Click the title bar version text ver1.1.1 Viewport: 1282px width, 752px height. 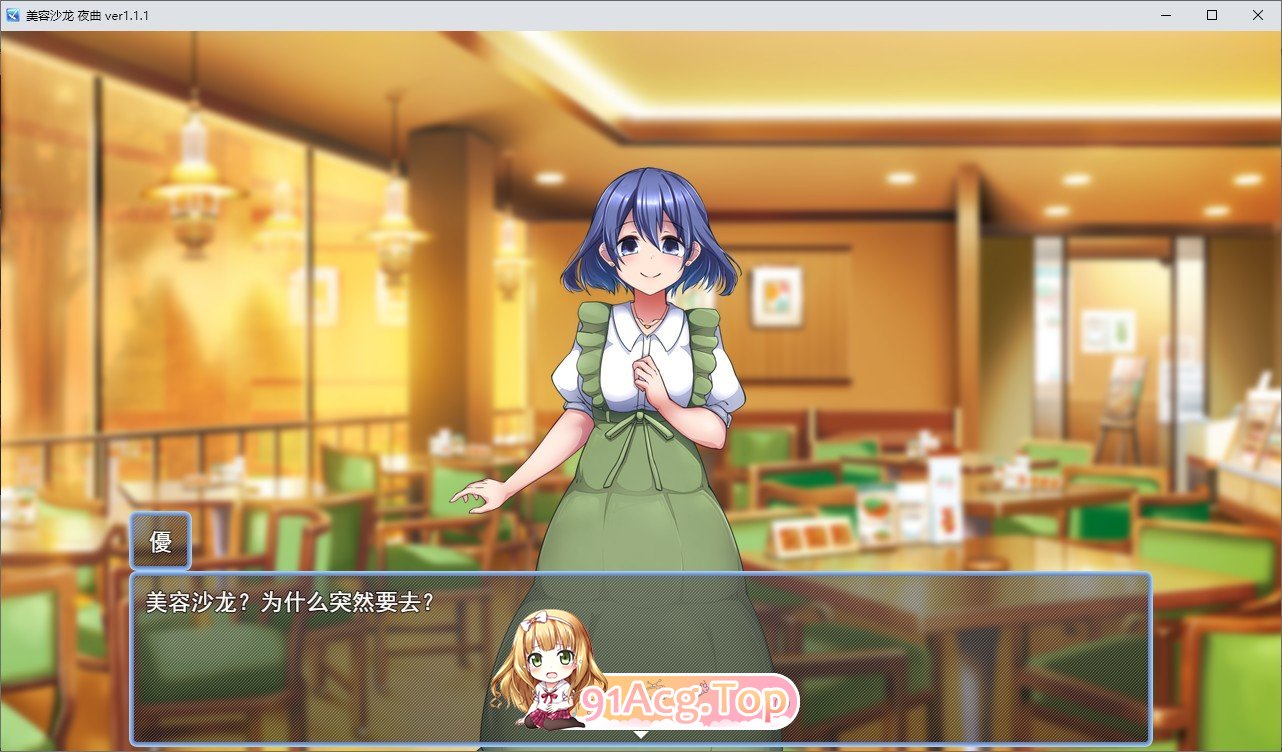[x=125, y=15]
